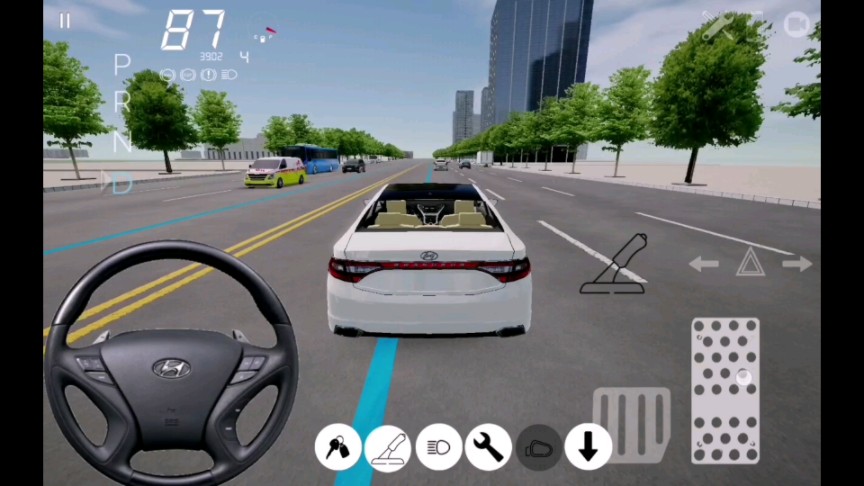Click the down arrow button
The width and height of the screenshot is (864, 486).
pos(588,447)
